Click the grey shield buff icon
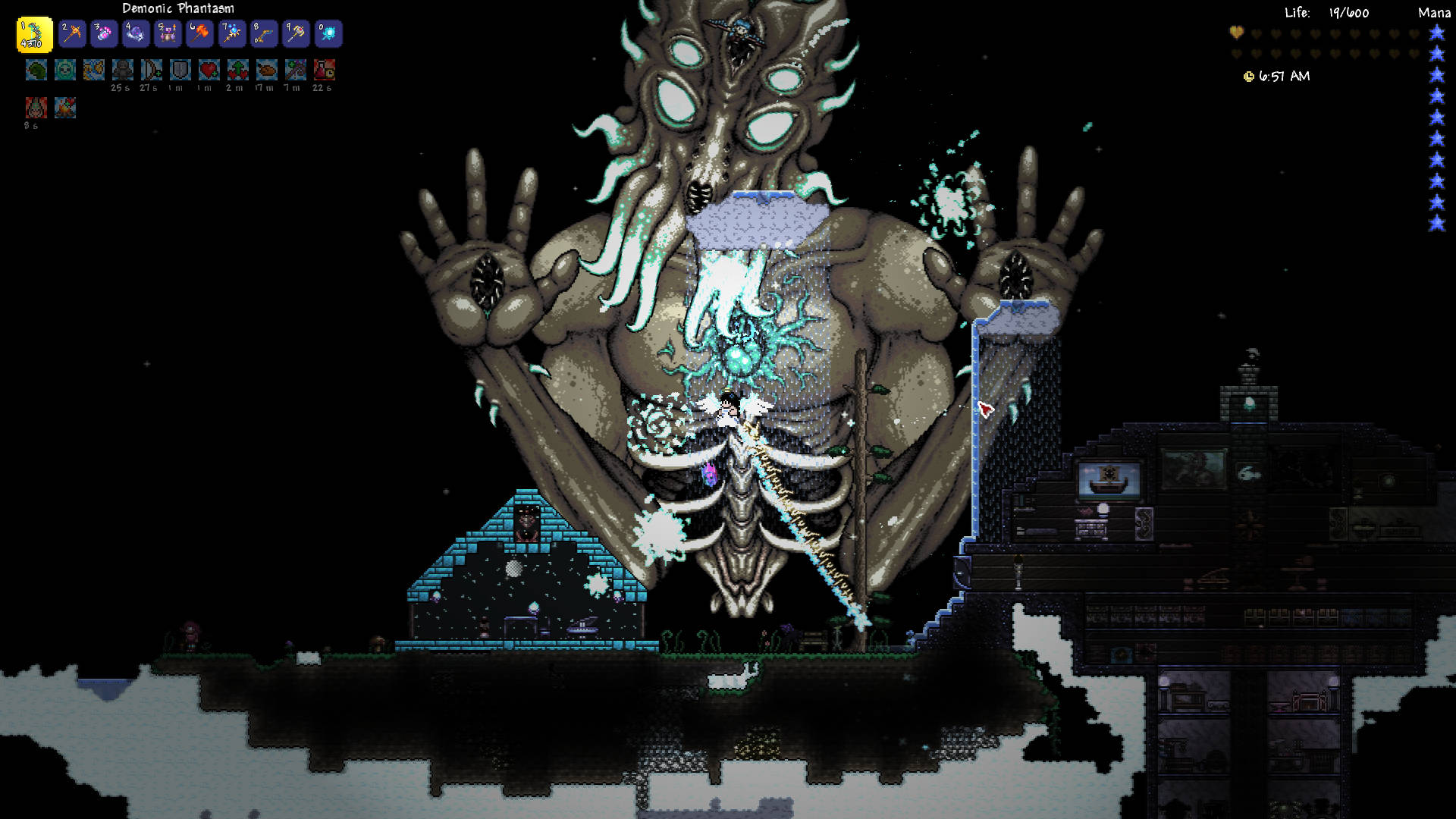1456x819 pixels. click(x=180, y=71)
